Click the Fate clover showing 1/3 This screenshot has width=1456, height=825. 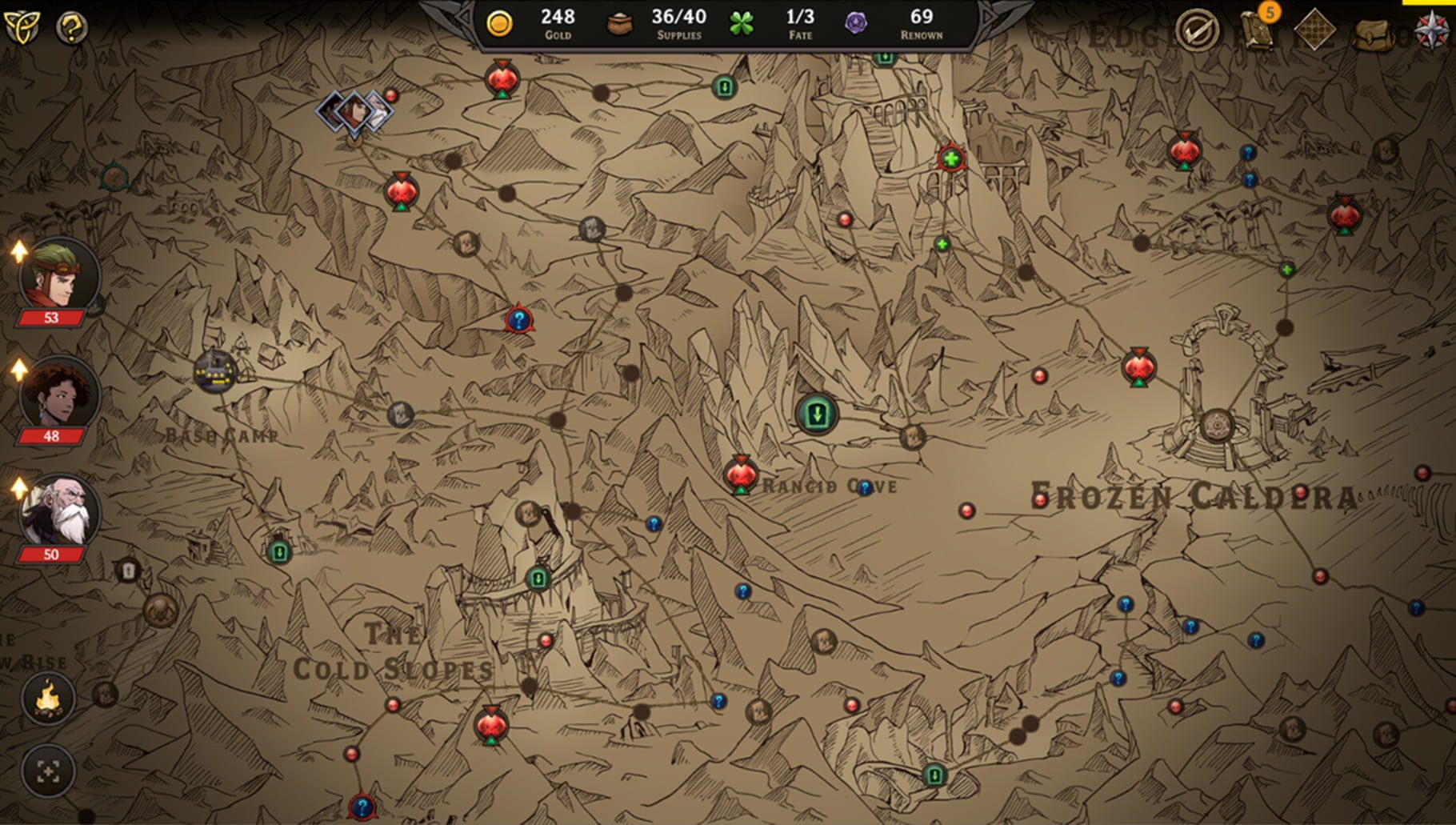(x=742, y=24)
